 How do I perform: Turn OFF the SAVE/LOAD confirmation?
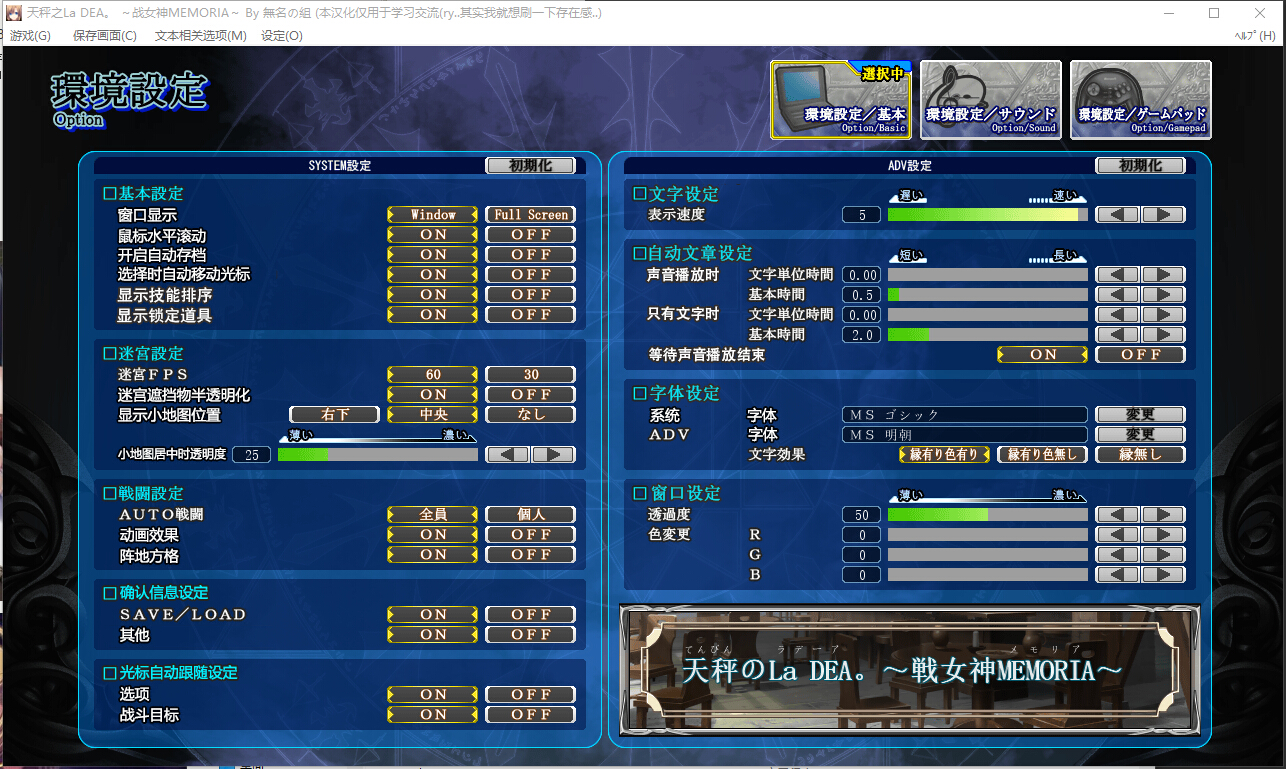tap(531, 615)
